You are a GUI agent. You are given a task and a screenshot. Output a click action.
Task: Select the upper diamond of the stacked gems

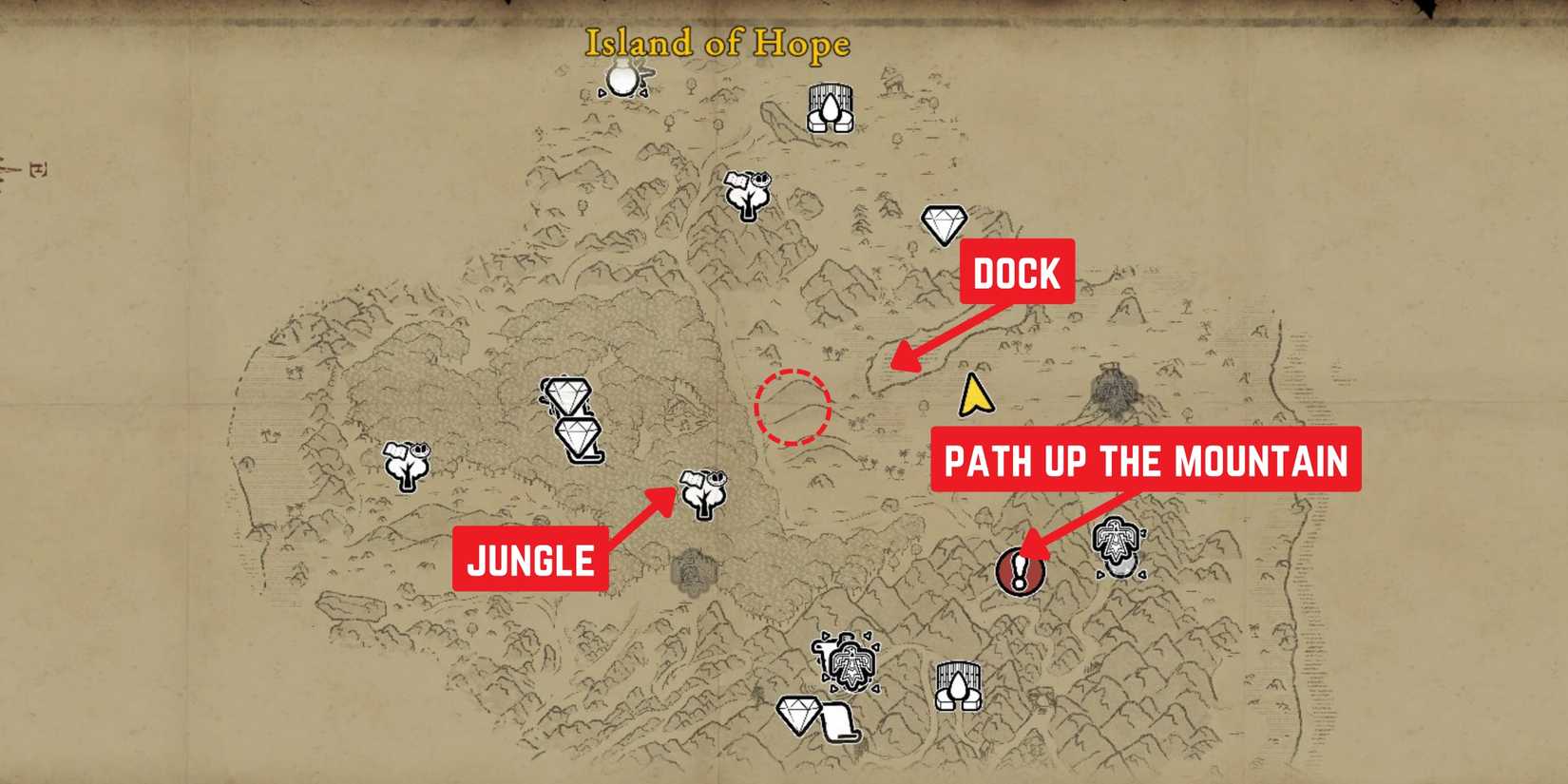coord(565,392)
